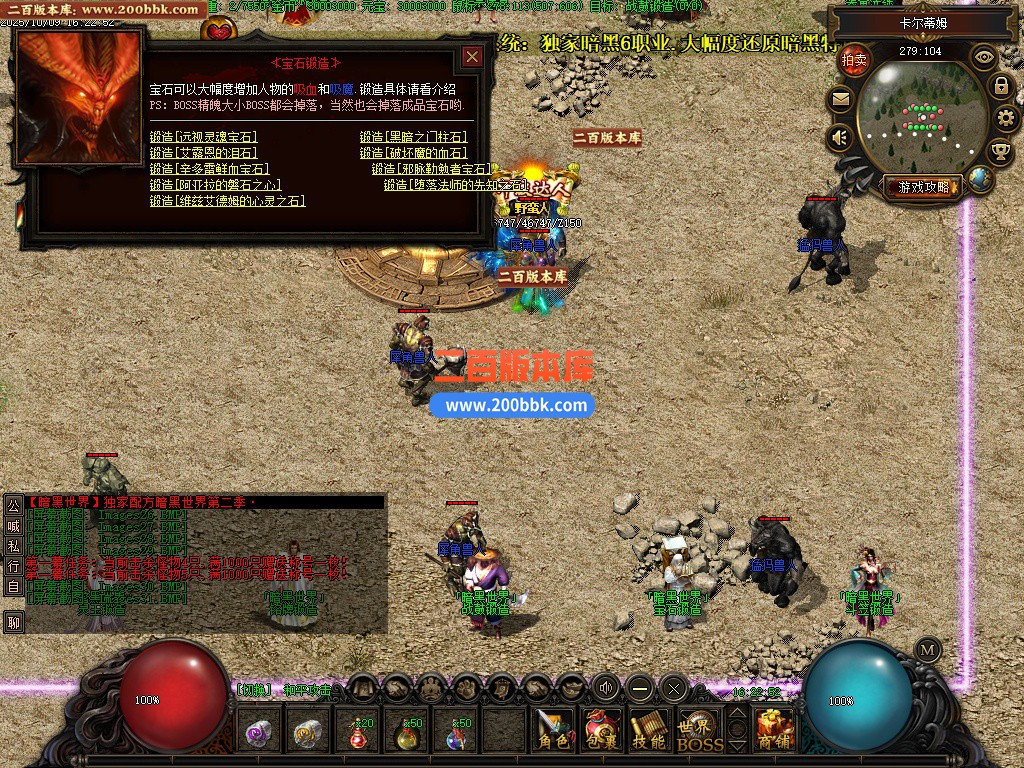Open the 商铺 shop
The height and width of the screenshot is (768, 1024).
point(774,730)
